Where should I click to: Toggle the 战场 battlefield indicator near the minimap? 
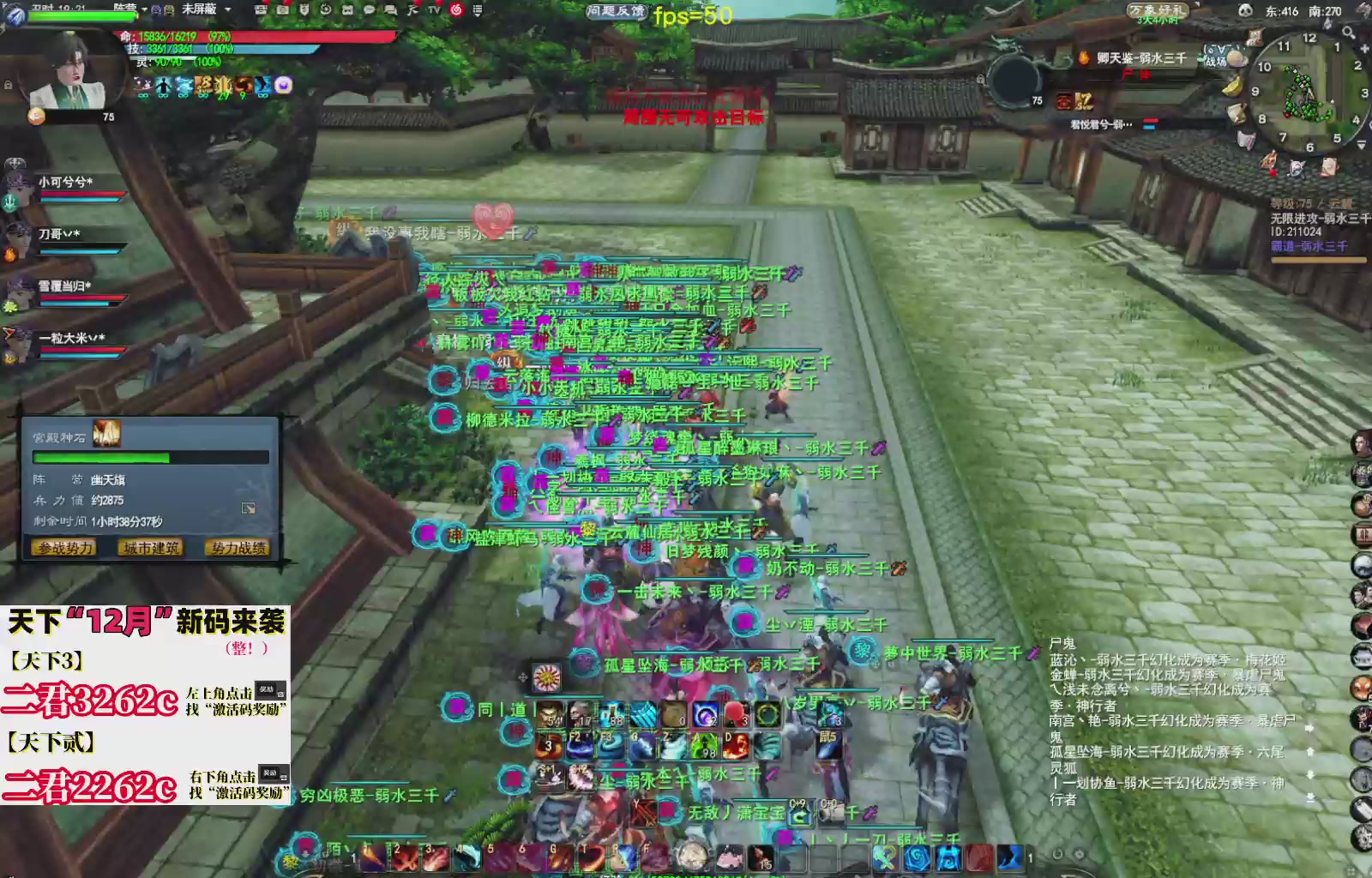[x=1216, y=62]
